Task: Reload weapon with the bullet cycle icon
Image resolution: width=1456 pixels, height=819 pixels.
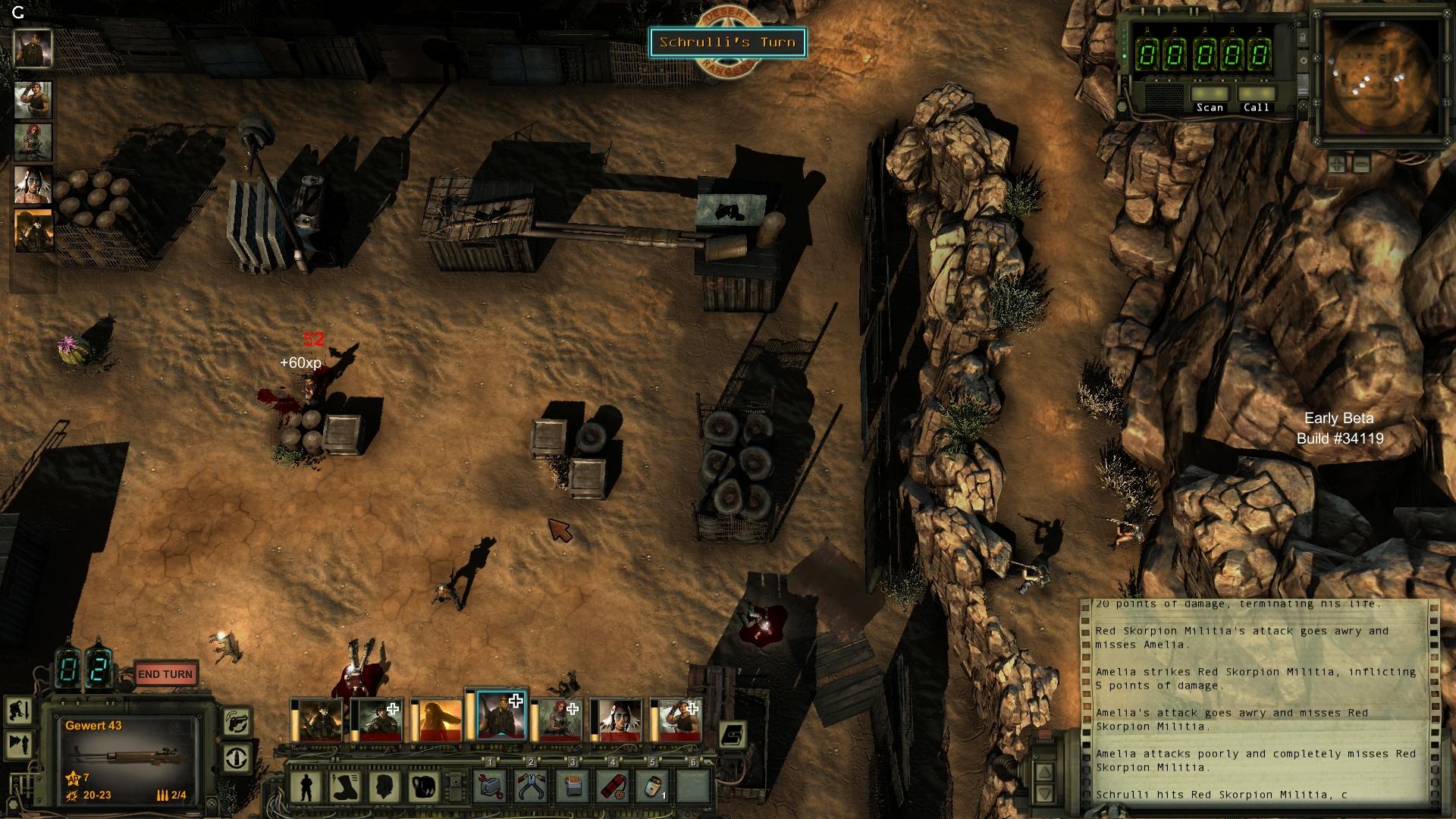Action: coord(237,758)
